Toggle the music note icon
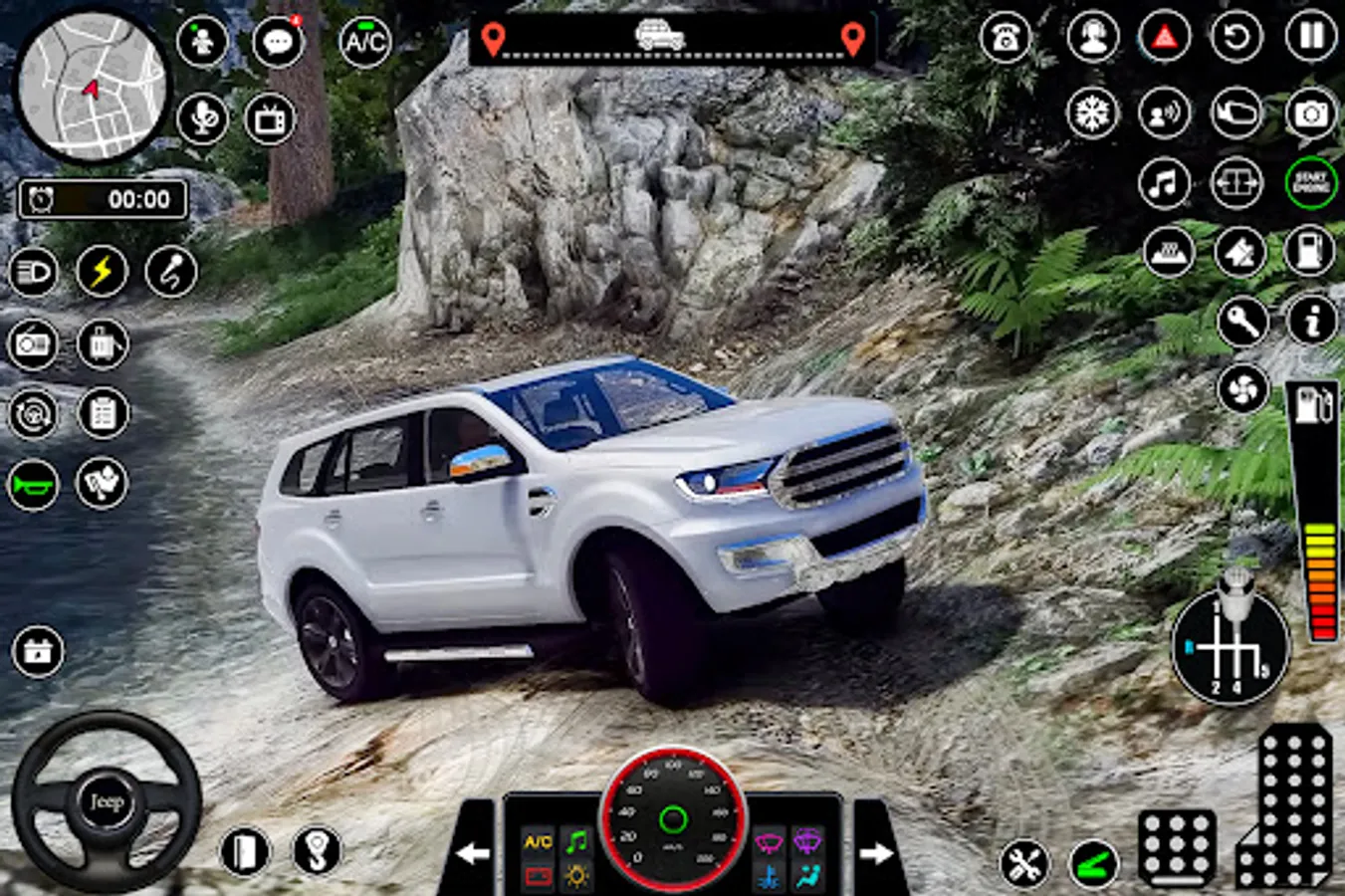This screenshot has width=1345, height=896. coord(1164,183)
